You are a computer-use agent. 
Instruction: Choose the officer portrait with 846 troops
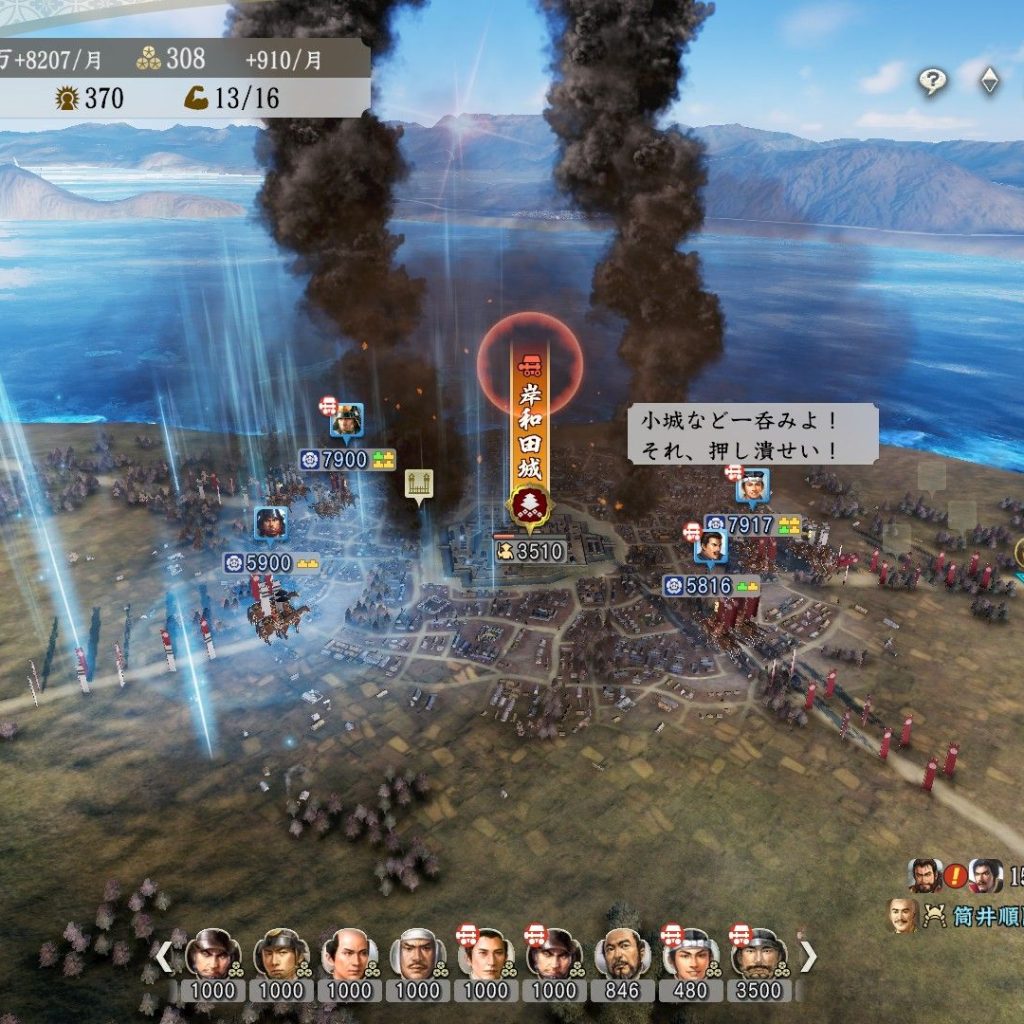[x=620, y=955]
